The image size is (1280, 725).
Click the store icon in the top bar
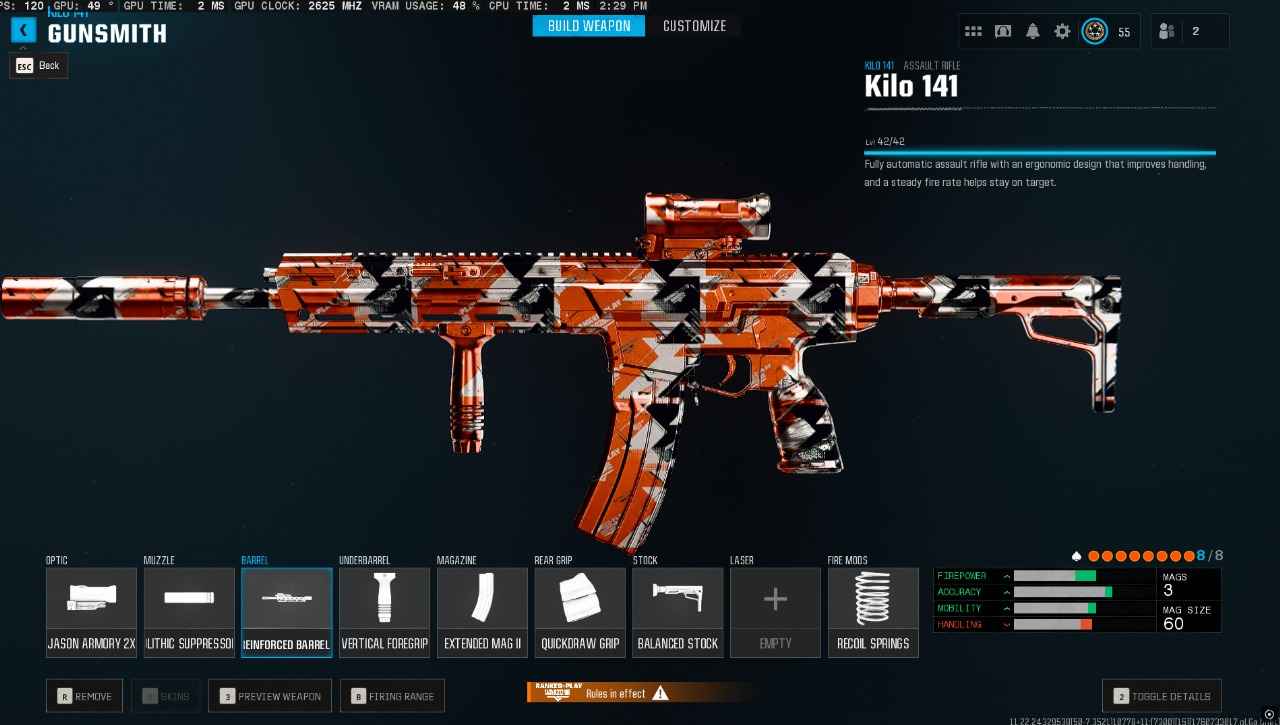1002,31
